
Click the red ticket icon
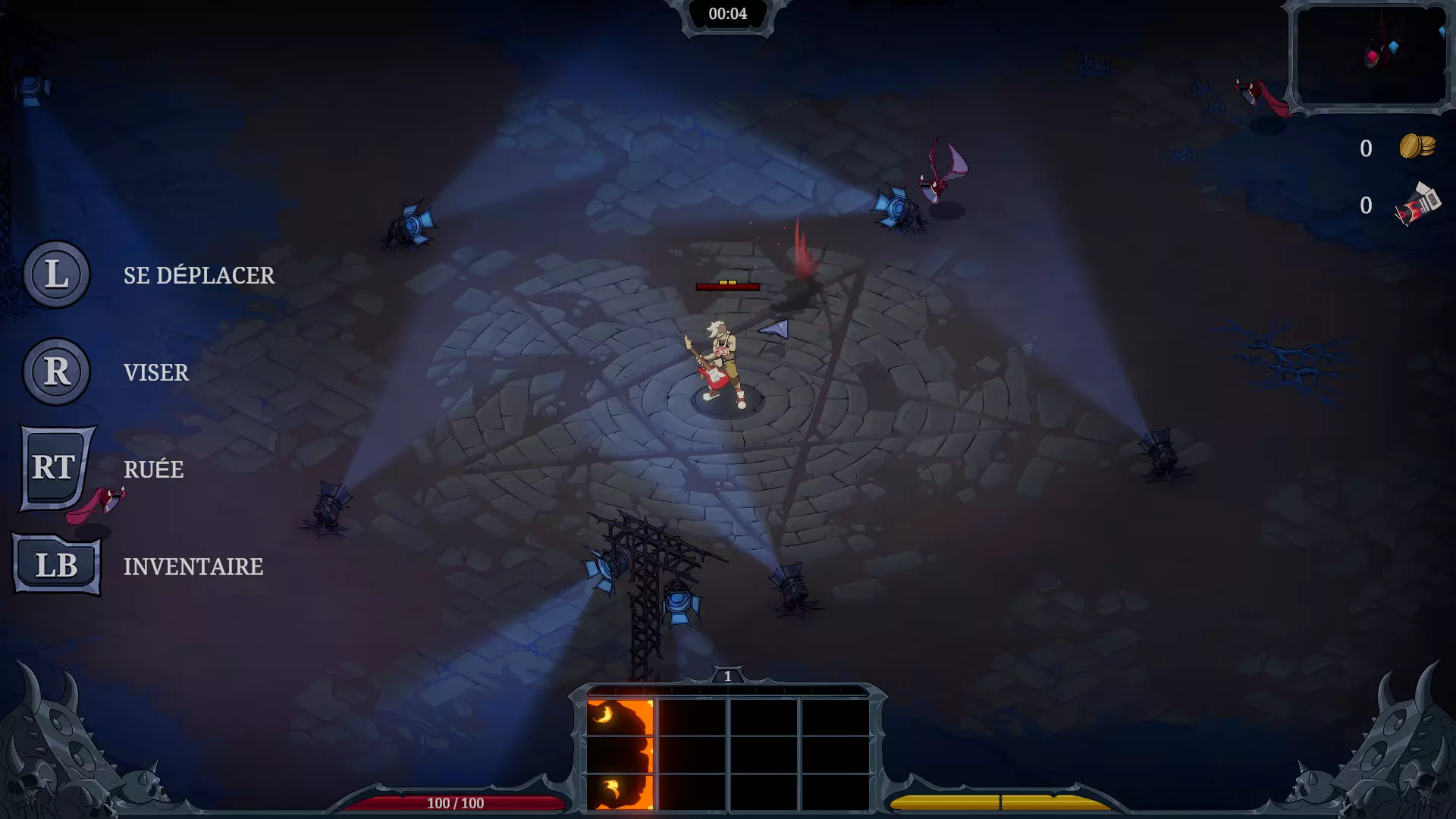point(1417,205)
